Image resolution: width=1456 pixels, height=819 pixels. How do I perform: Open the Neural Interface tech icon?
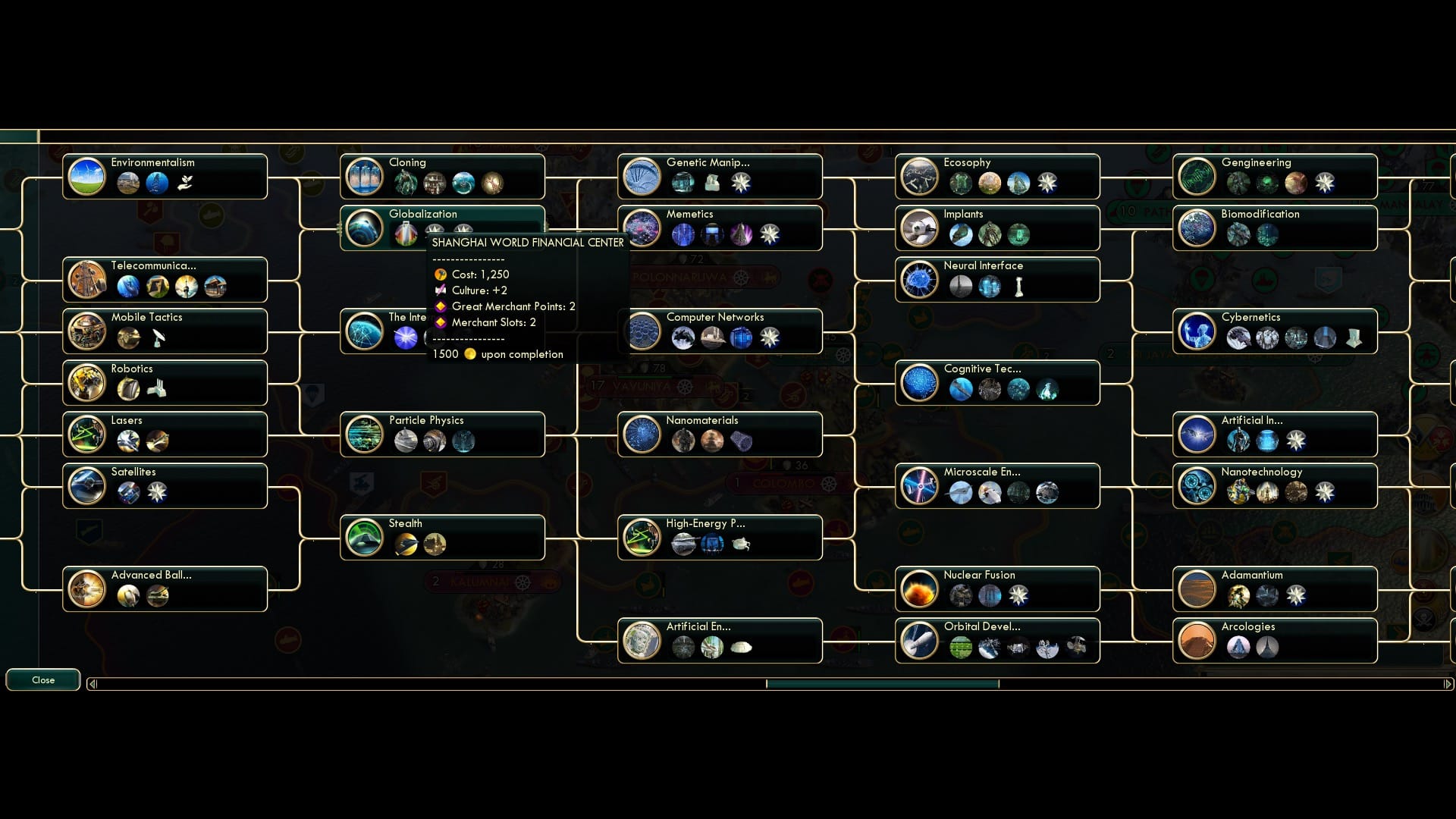[919, 280]
